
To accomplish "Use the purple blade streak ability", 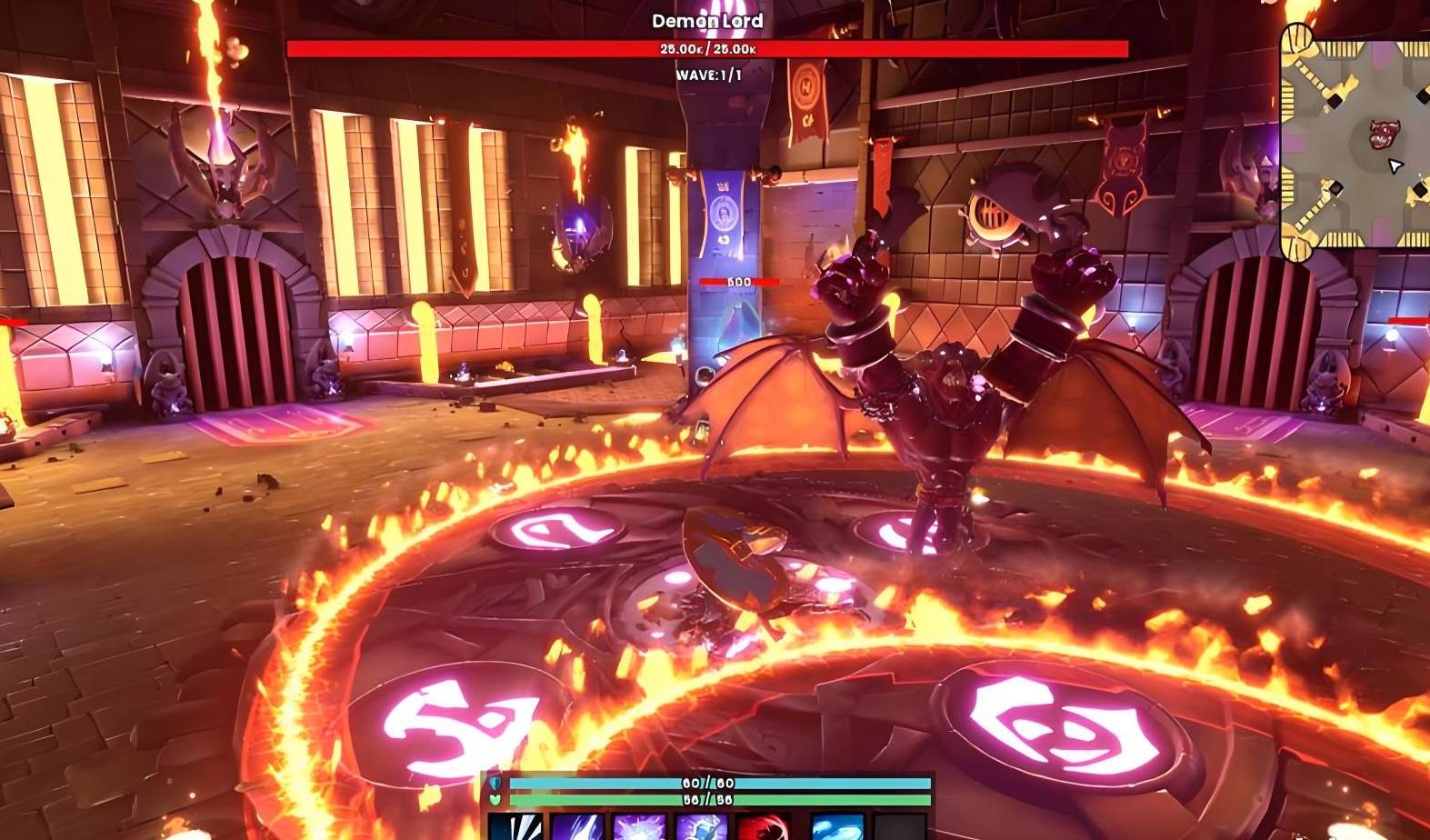I will coord(576,827).
